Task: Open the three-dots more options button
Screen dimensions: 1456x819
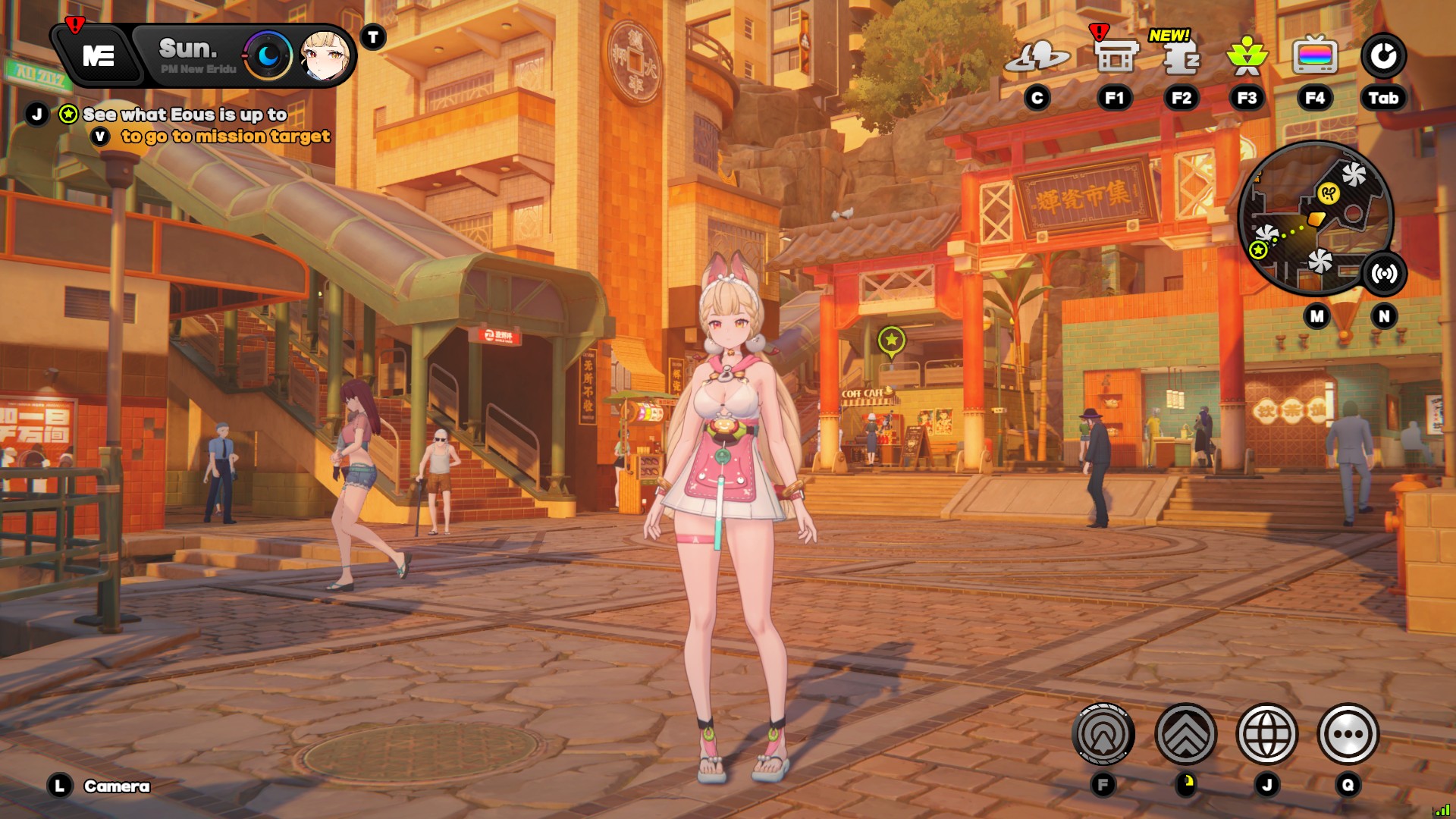Action: [x=1348, y=734]
